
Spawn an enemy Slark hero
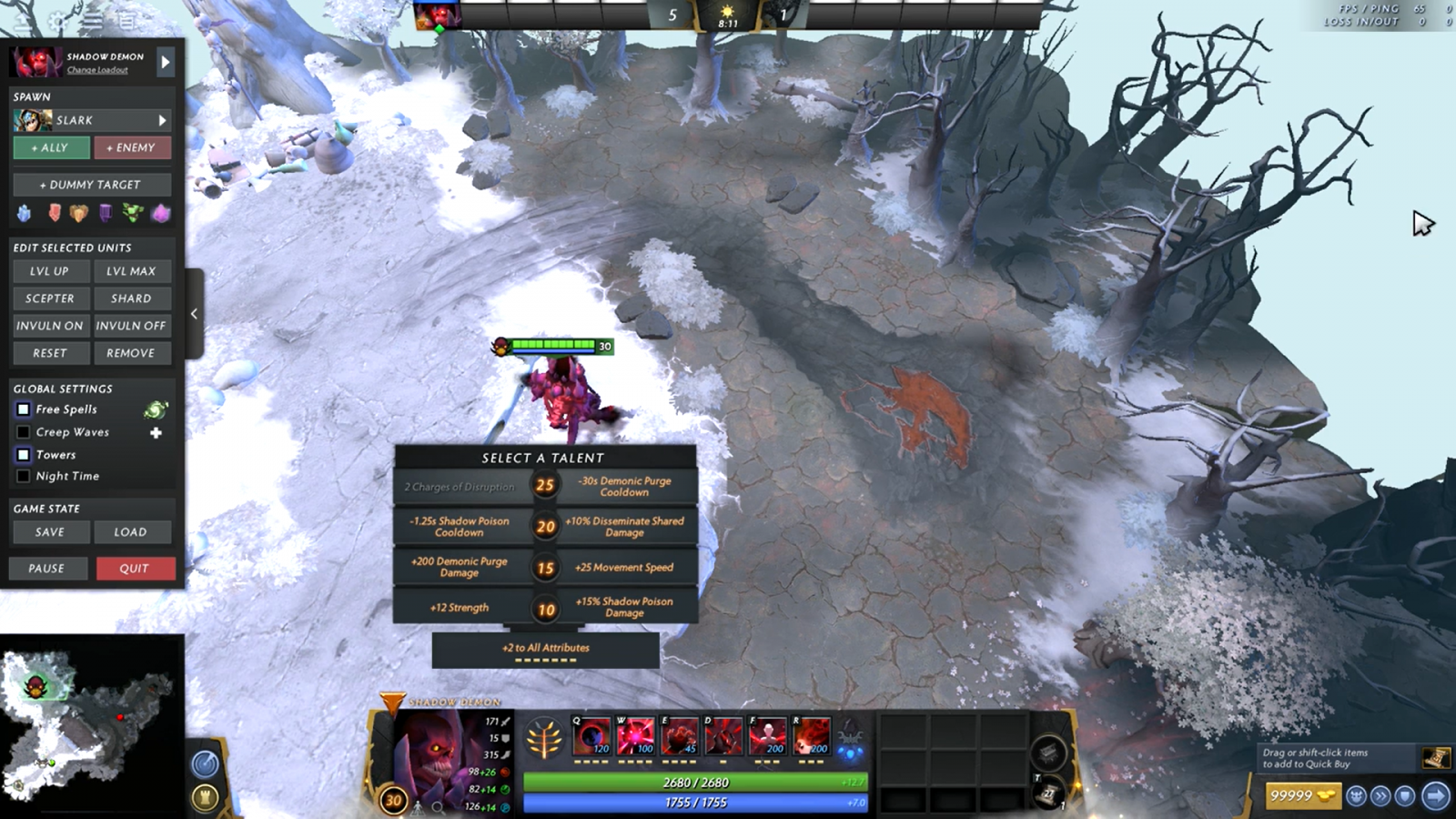pos(132,147)
